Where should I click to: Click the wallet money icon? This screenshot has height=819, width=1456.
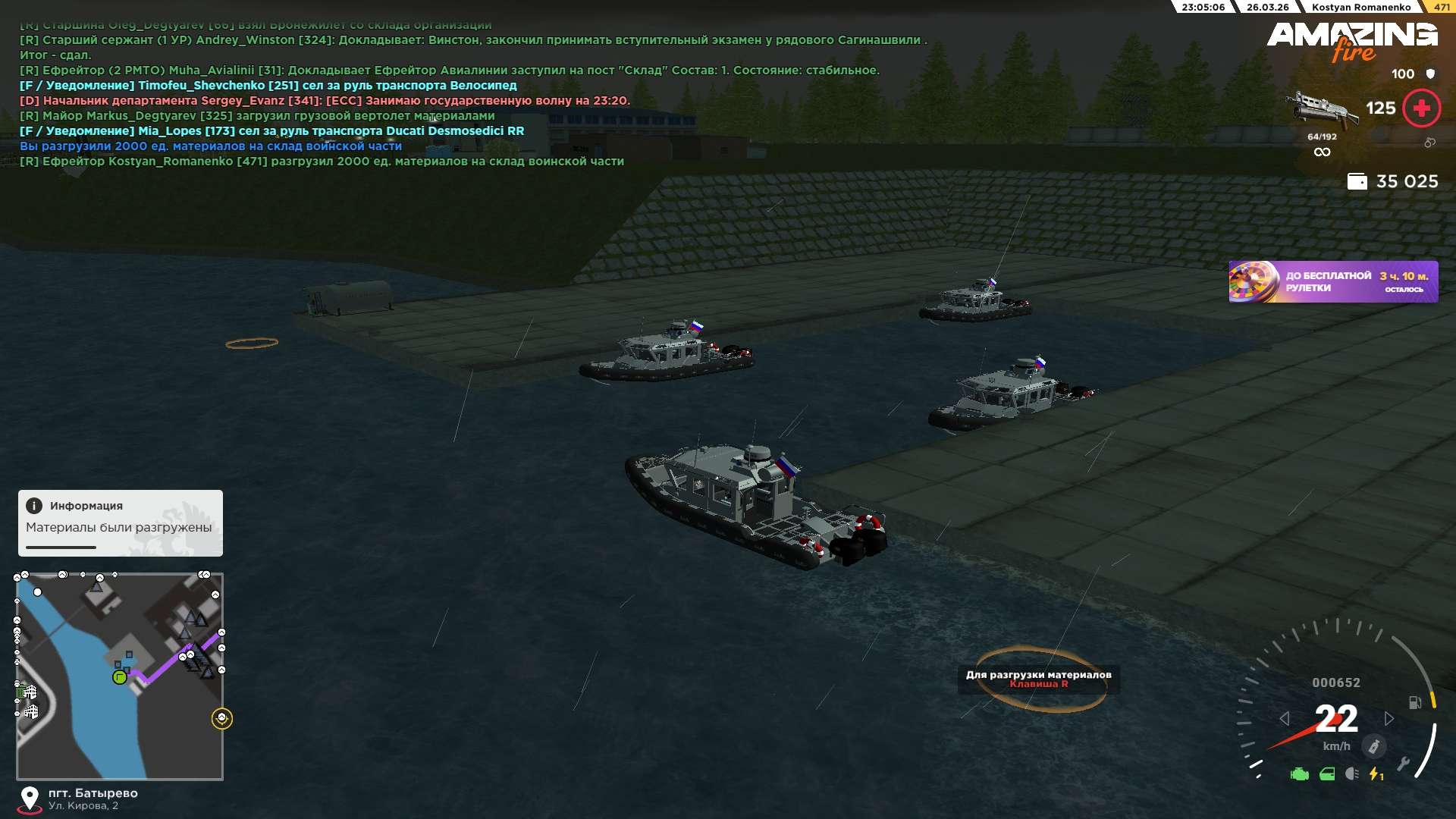(1357, 182)
